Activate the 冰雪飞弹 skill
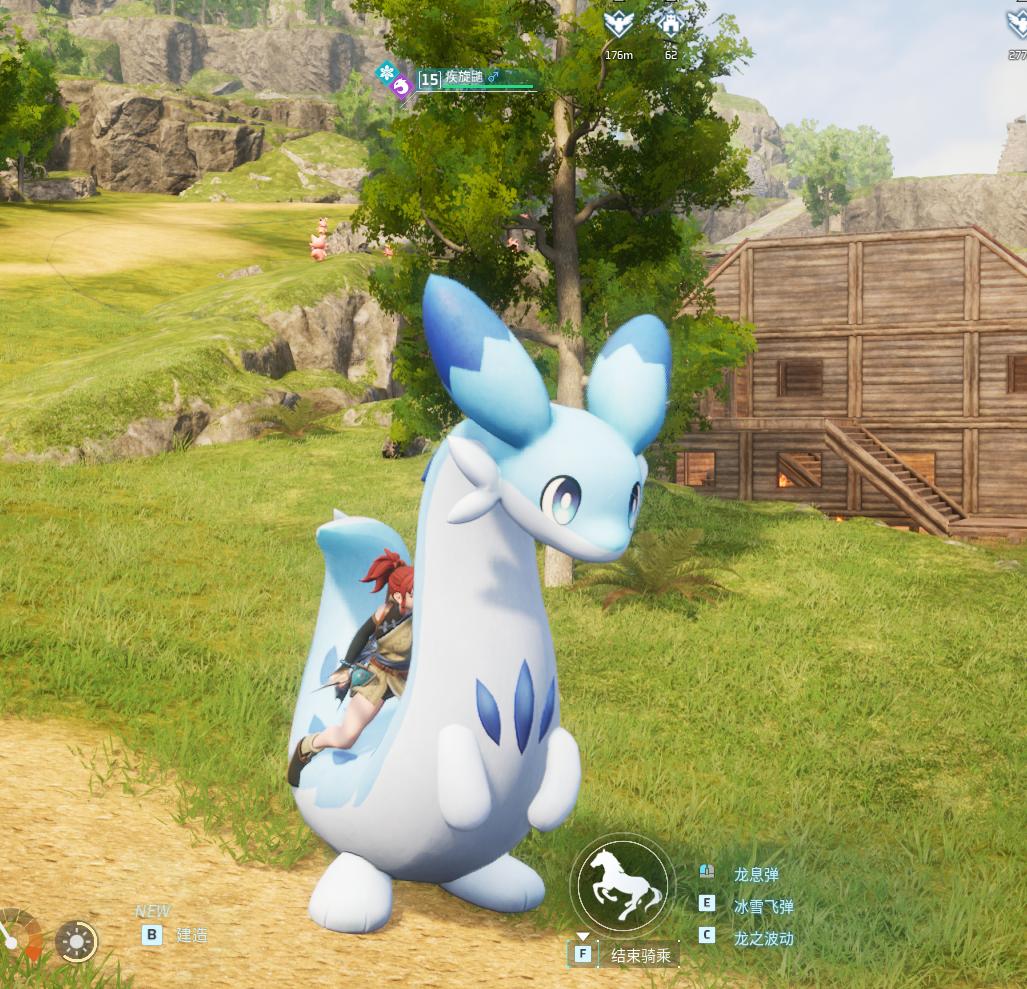 point(762,907)
